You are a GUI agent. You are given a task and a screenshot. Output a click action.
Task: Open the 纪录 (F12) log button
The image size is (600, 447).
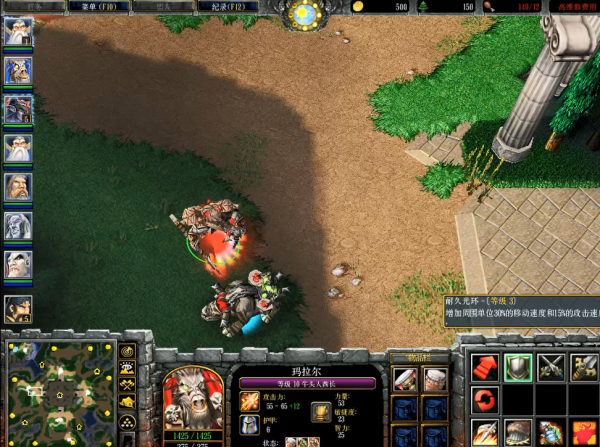237,7
